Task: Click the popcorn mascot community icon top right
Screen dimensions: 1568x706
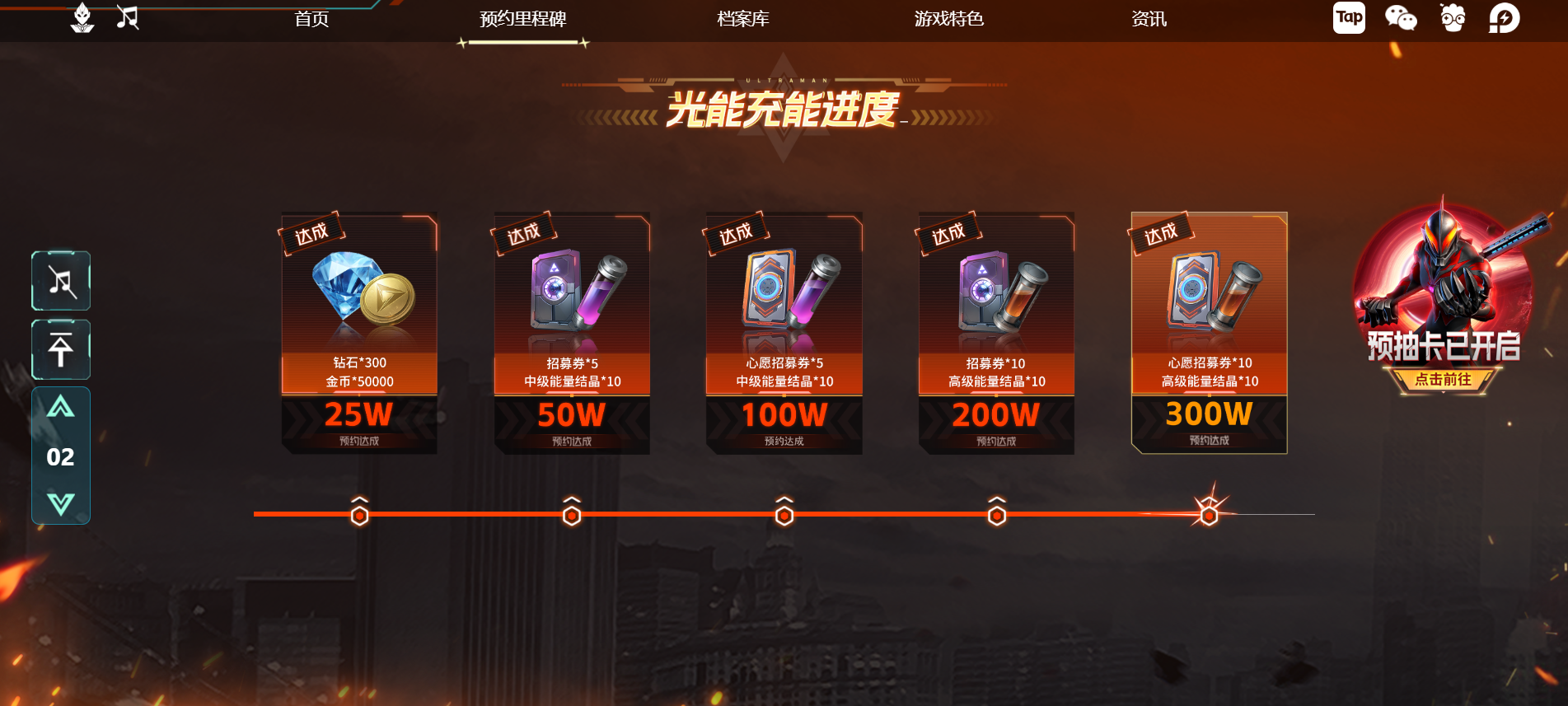Action: [1452, 16]
